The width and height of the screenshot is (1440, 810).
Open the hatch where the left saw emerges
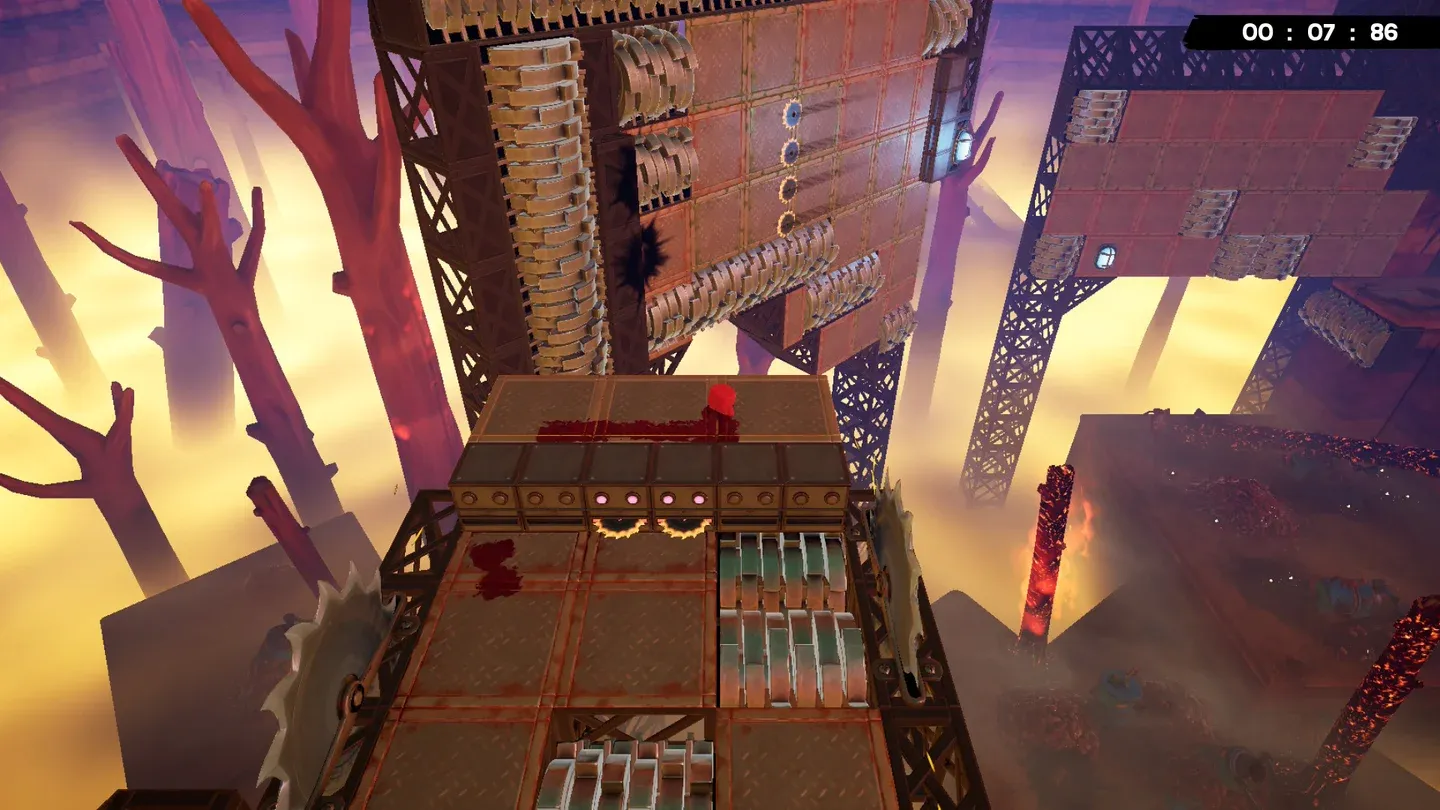coord(617,523)
